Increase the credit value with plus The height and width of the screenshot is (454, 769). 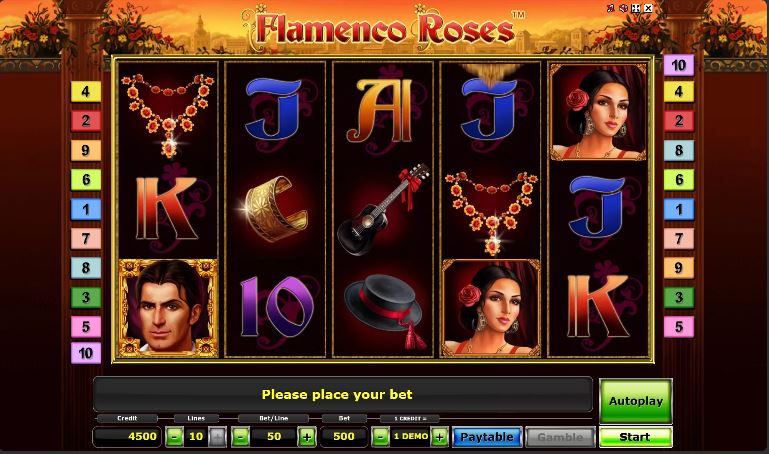point(439,437)
